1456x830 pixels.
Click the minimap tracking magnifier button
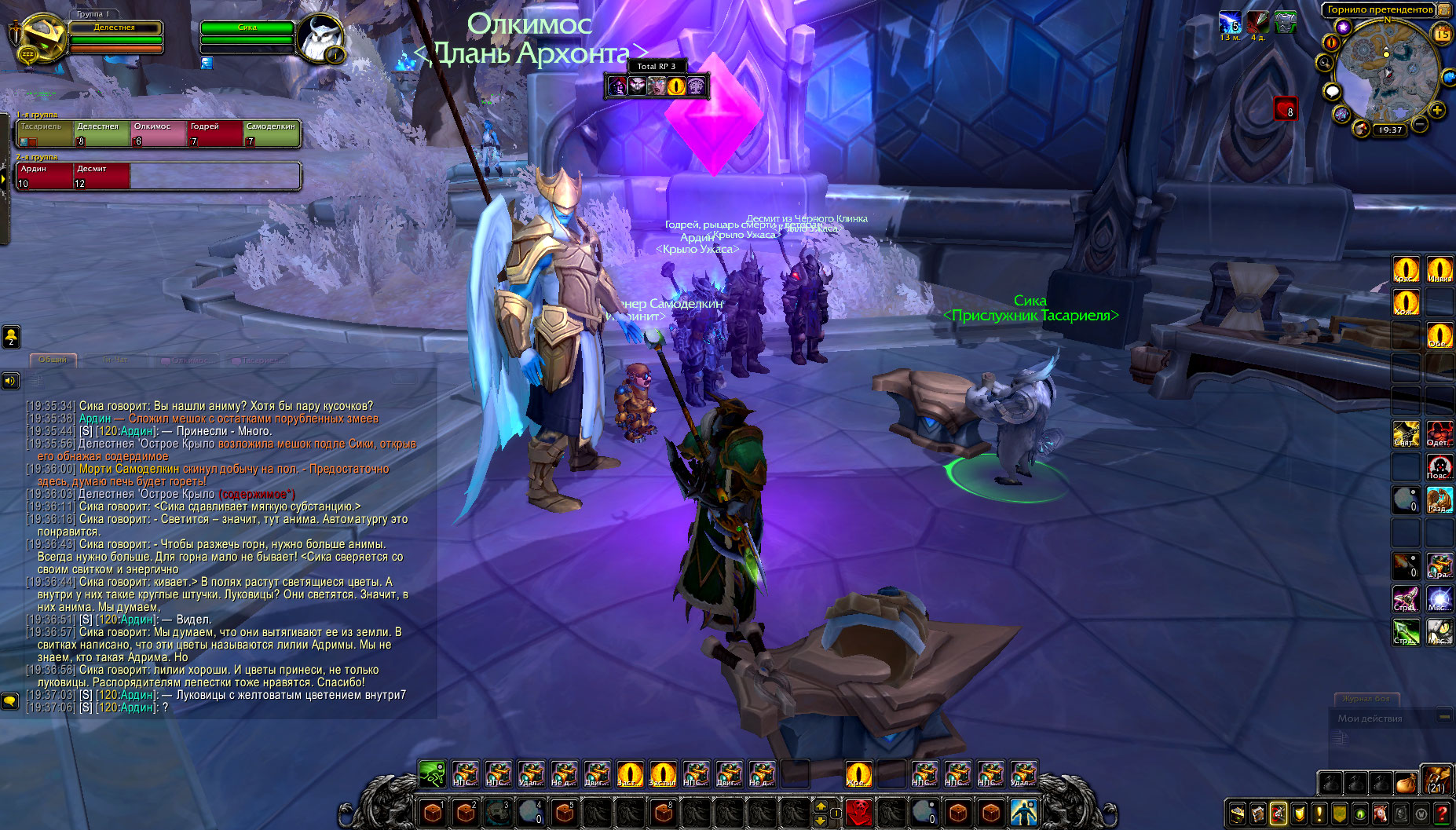(x=1326, y=62)
